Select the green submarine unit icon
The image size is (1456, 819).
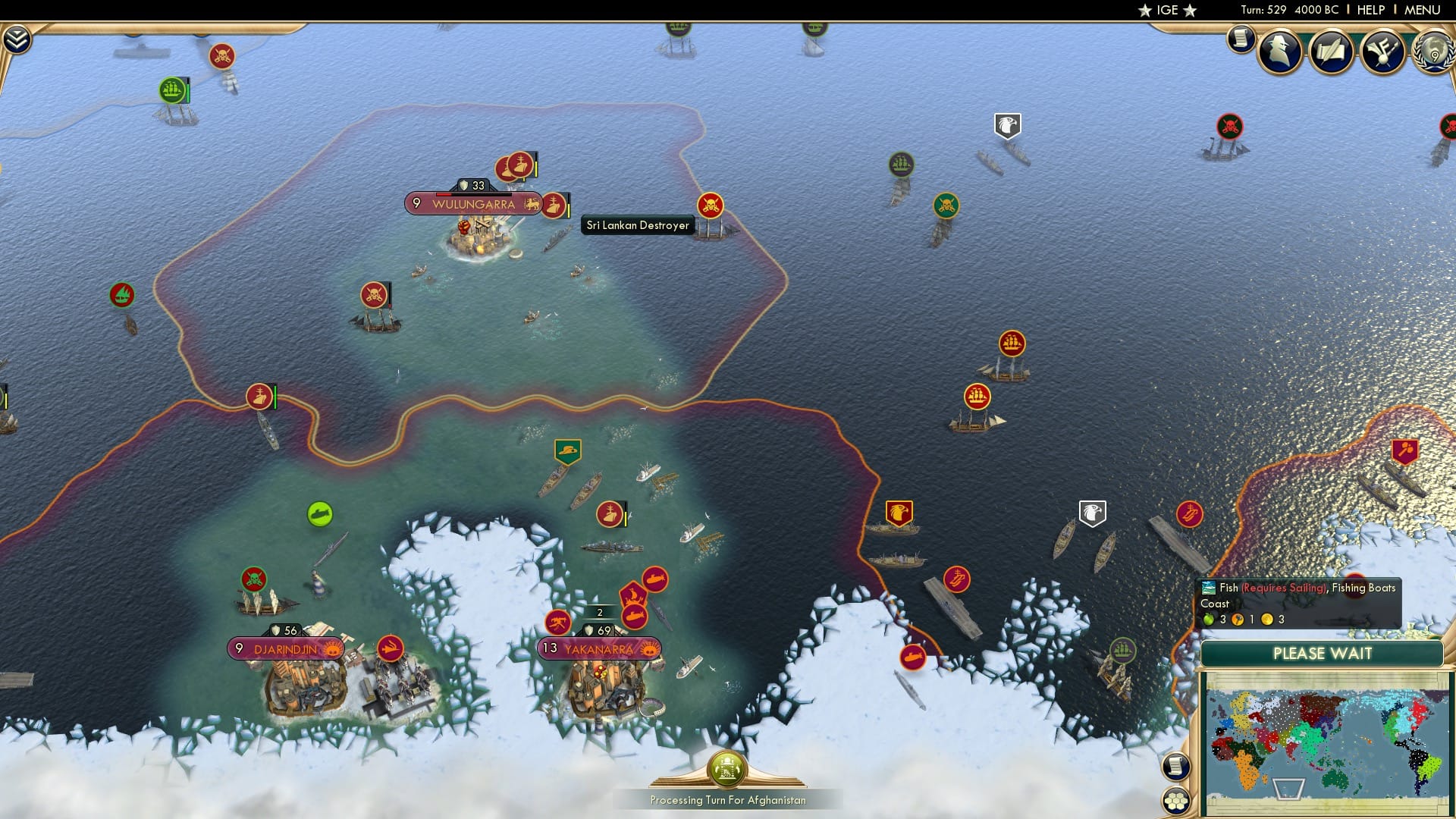click(319, 511)
